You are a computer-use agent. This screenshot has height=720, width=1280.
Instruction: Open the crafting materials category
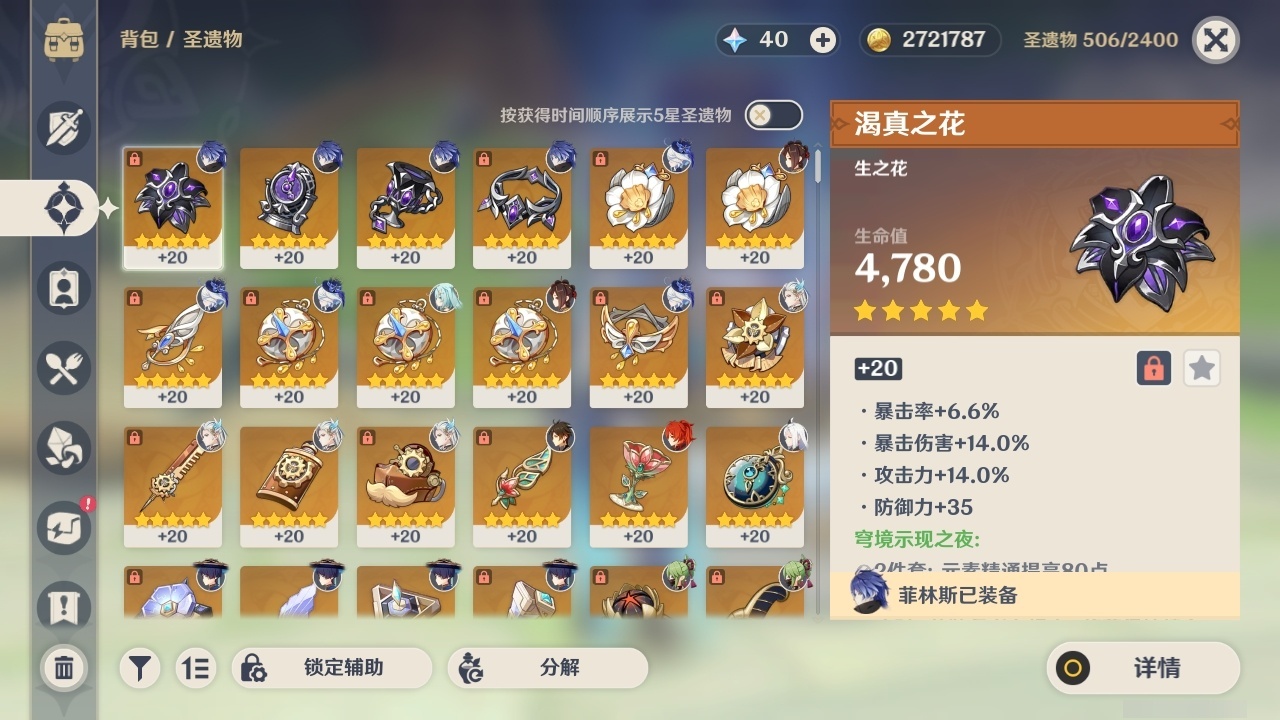click(64, 448)
